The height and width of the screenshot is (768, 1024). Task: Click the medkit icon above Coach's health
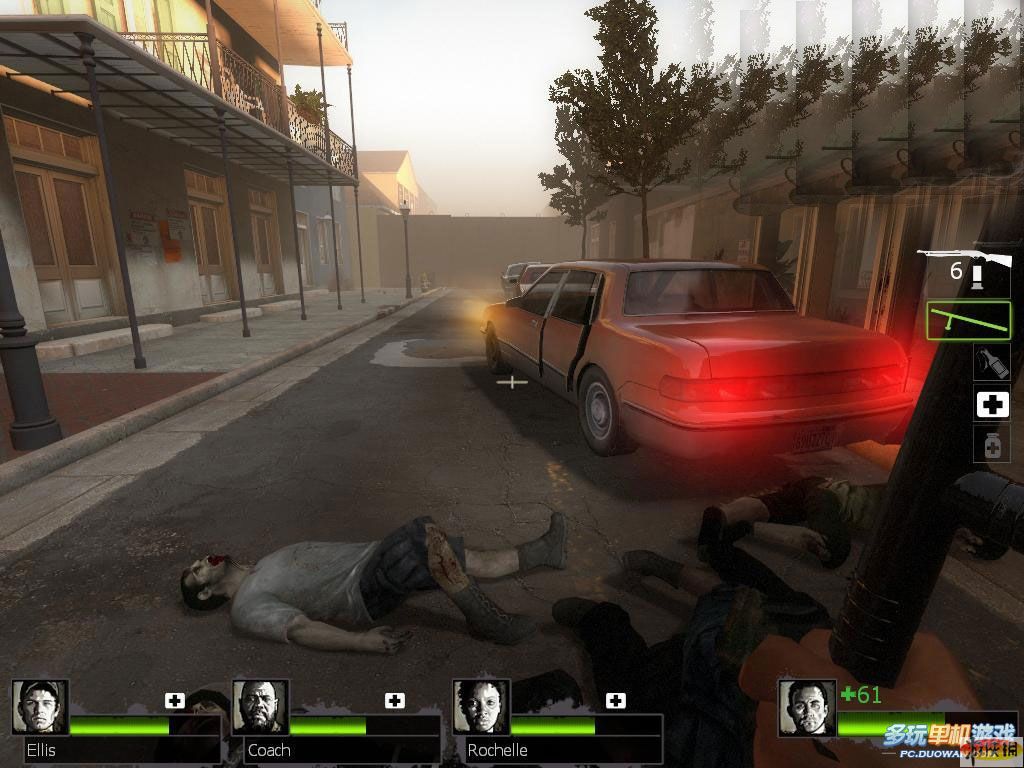[395, 700]
